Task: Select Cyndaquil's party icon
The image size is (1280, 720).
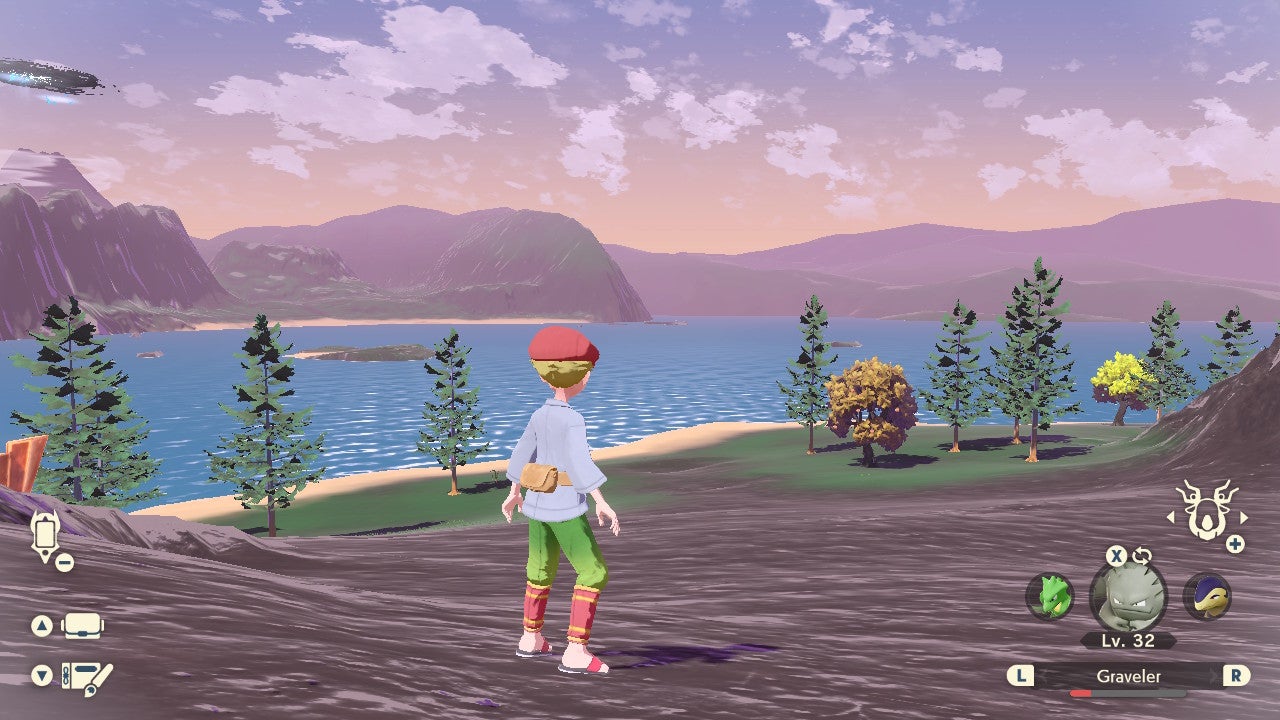Action: point(1208,597)
